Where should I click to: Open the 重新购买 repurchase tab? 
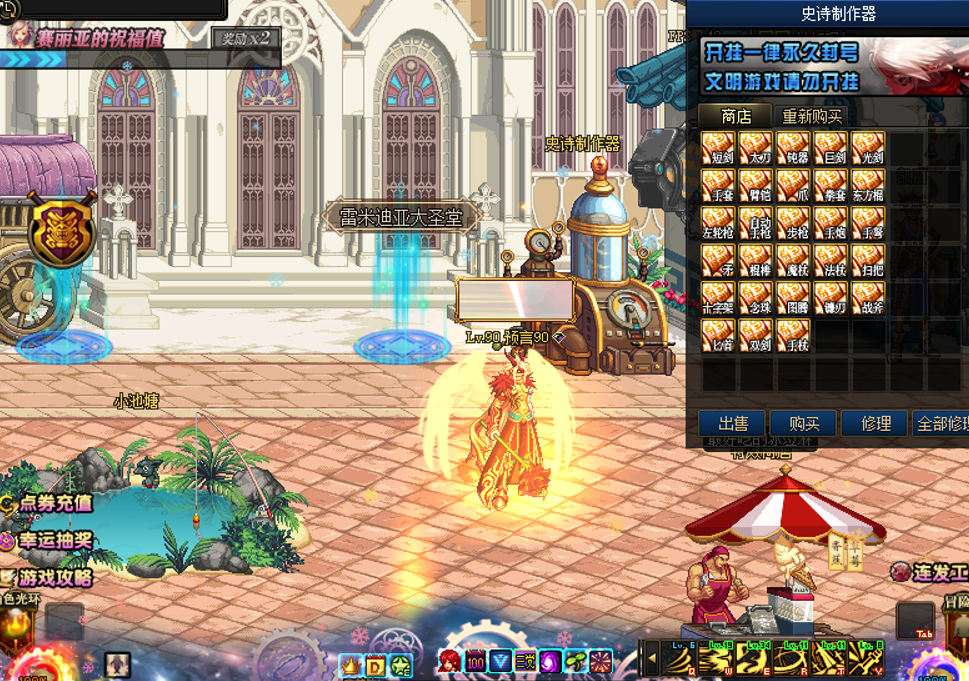tap(812, 117)
